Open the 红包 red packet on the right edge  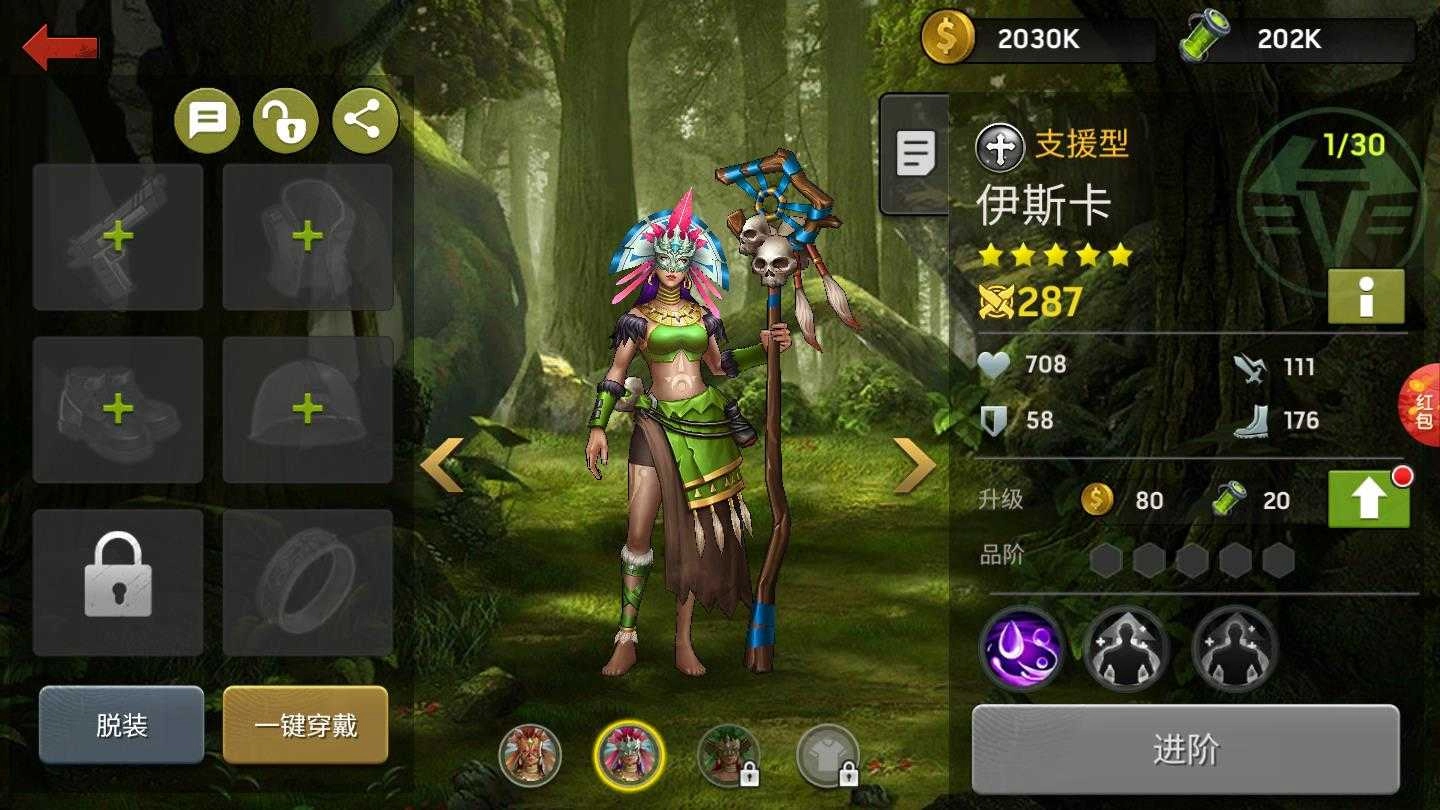click(1424, 408)
